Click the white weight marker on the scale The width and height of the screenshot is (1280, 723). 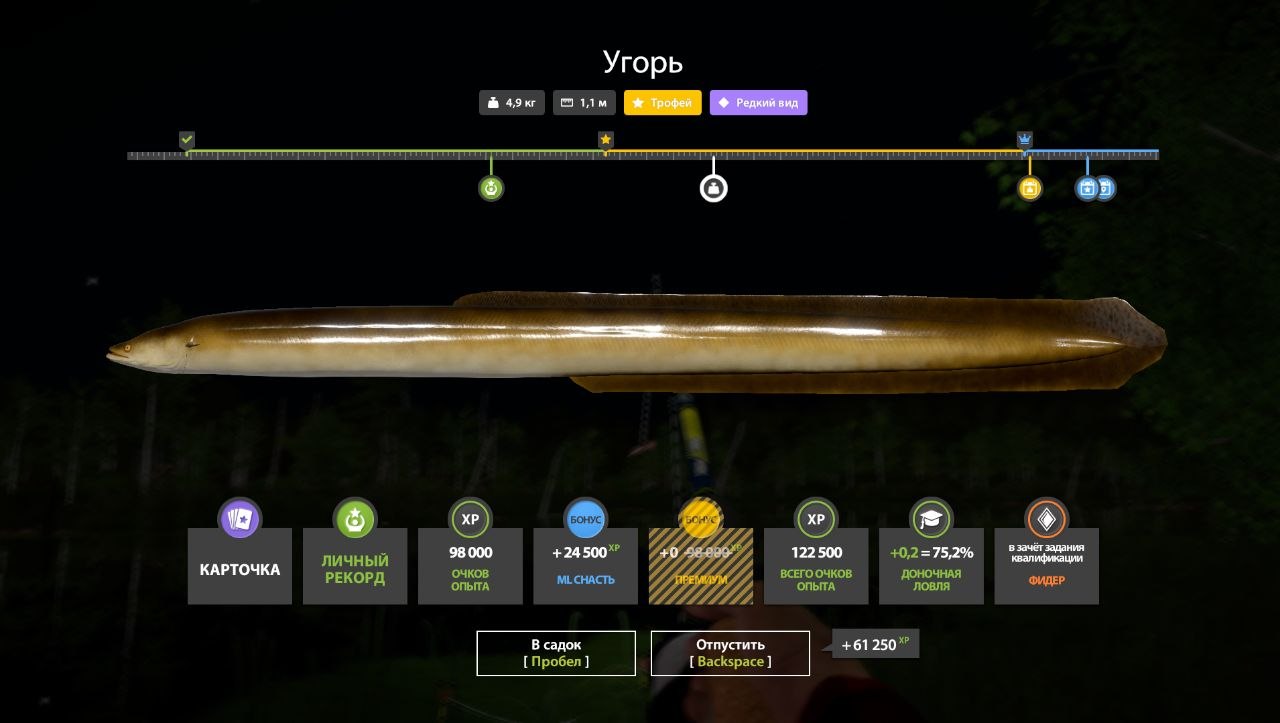[x=713, y=188]
